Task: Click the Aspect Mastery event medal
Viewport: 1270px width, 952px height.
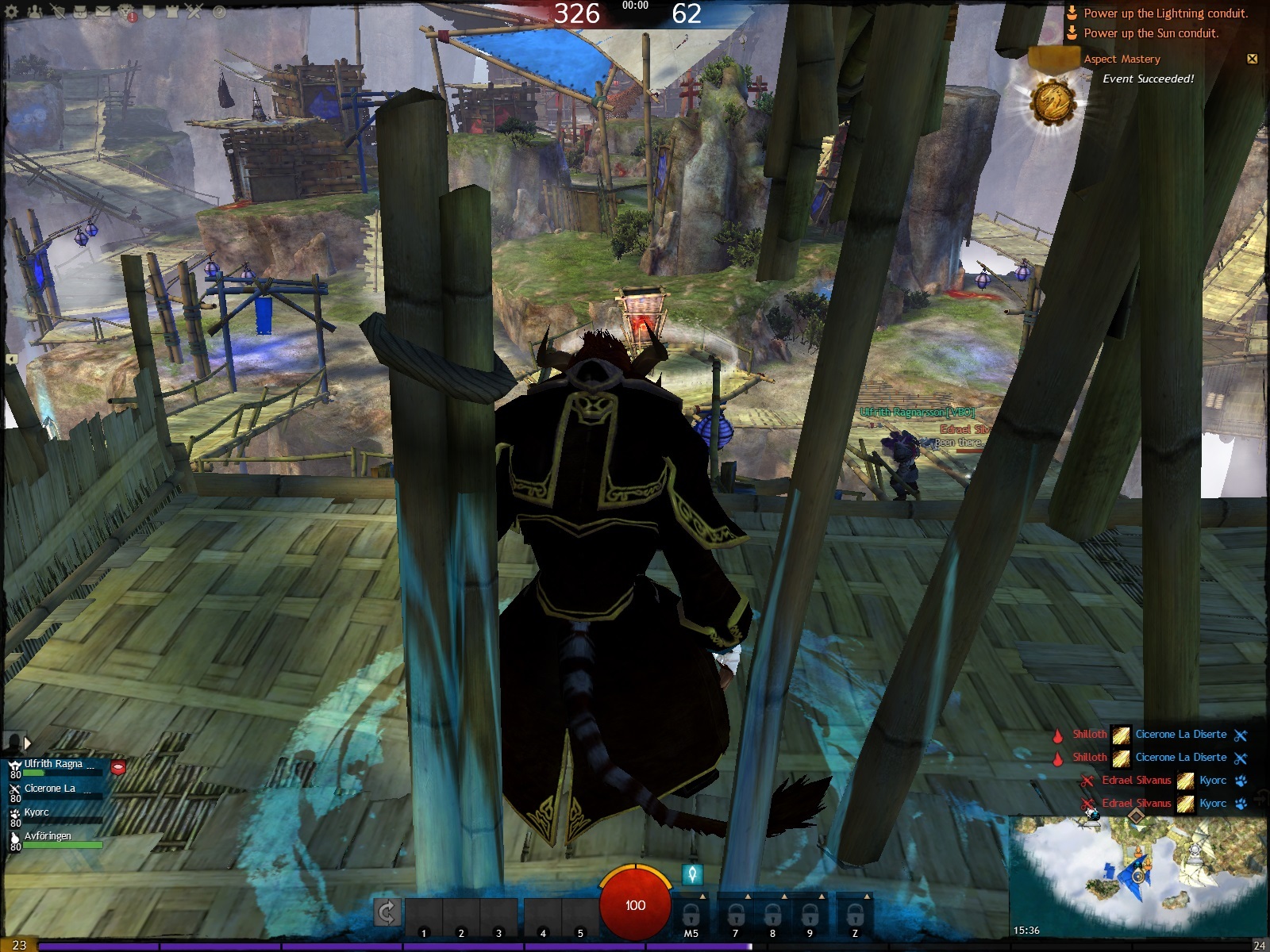Action: [x=1053, y=102]
